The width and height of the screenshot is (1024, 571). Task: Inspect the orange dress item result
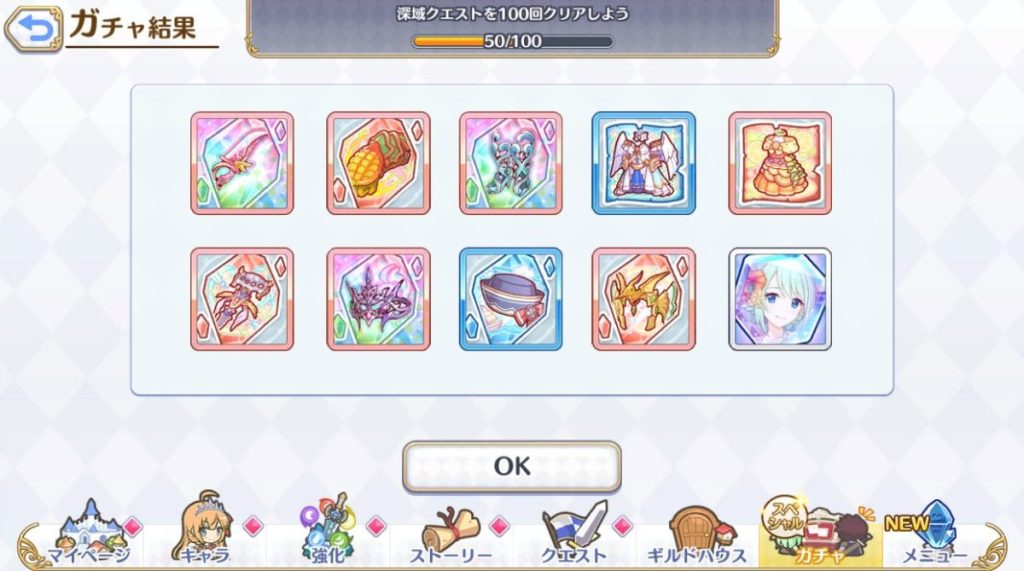pyautogui.click(x=780, y=163)
